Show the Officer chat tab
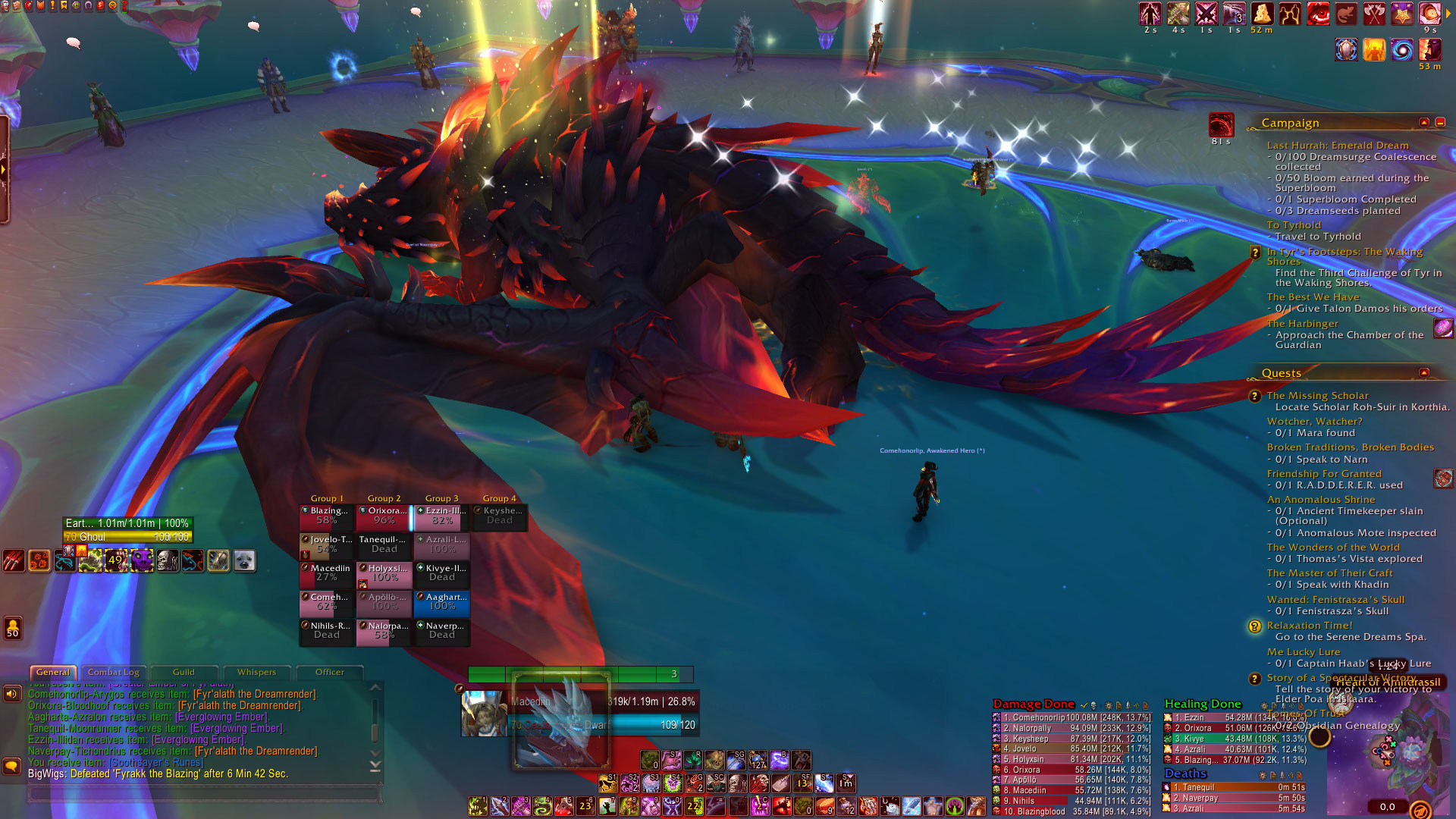This screenshot has height=819, width=1456. point(329,673)
